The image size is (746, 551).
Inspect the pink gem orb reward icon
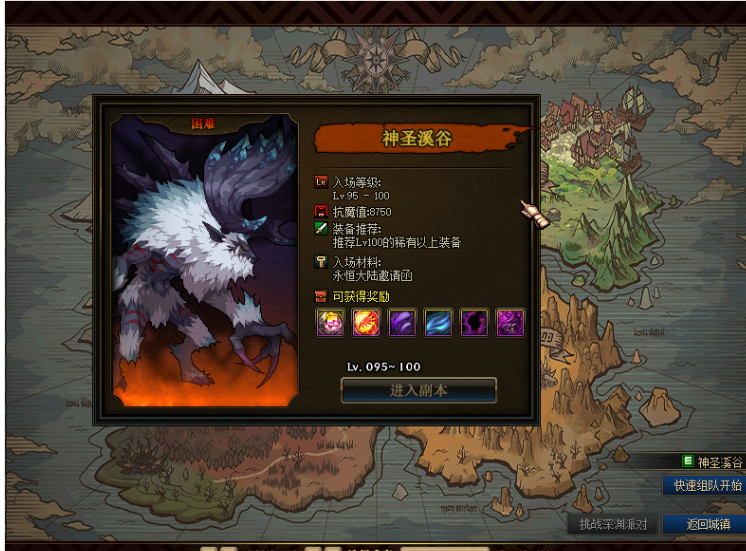[331, 322]
